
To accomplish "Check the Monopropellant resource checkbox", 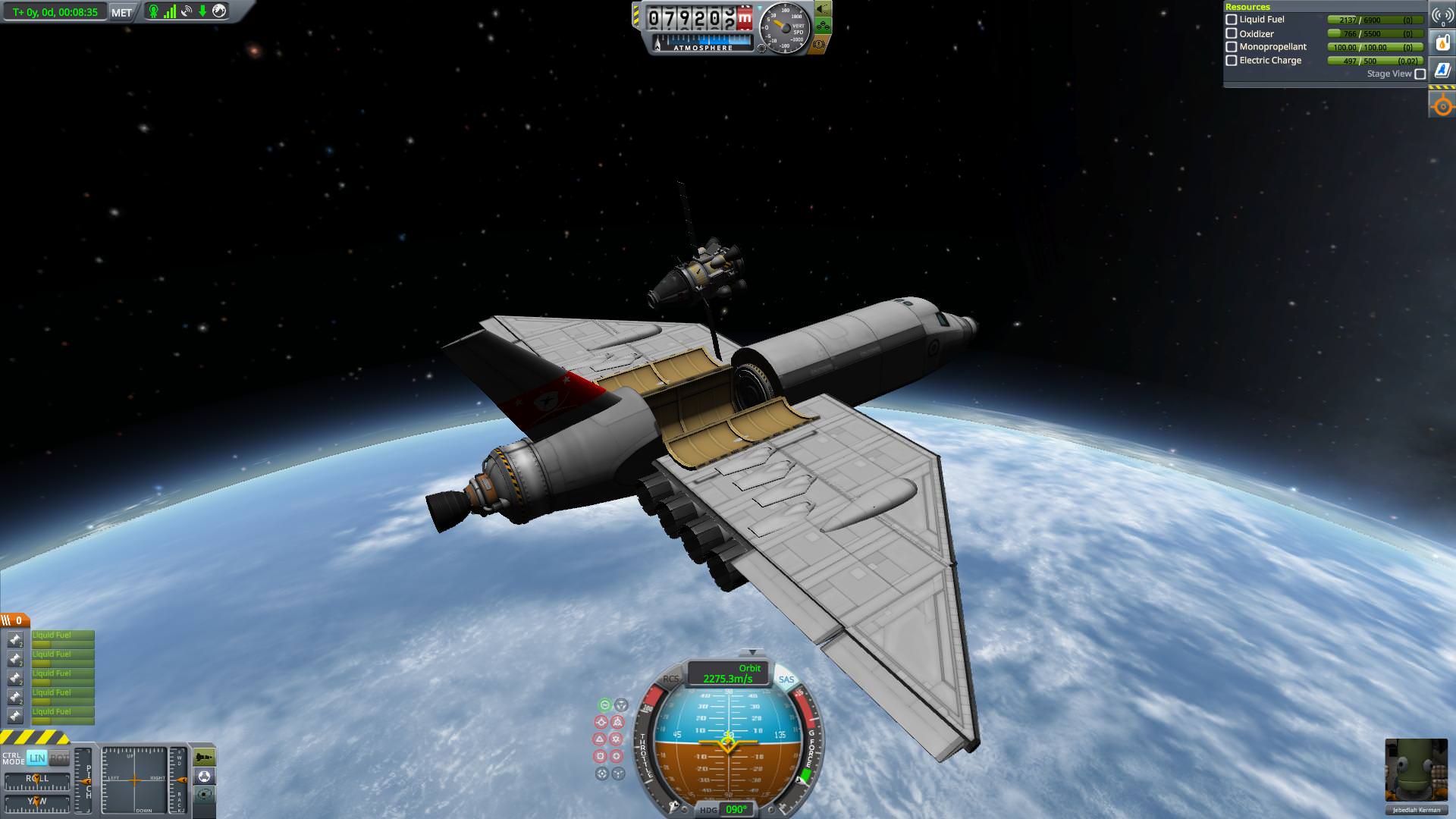I will [1231, 46].
